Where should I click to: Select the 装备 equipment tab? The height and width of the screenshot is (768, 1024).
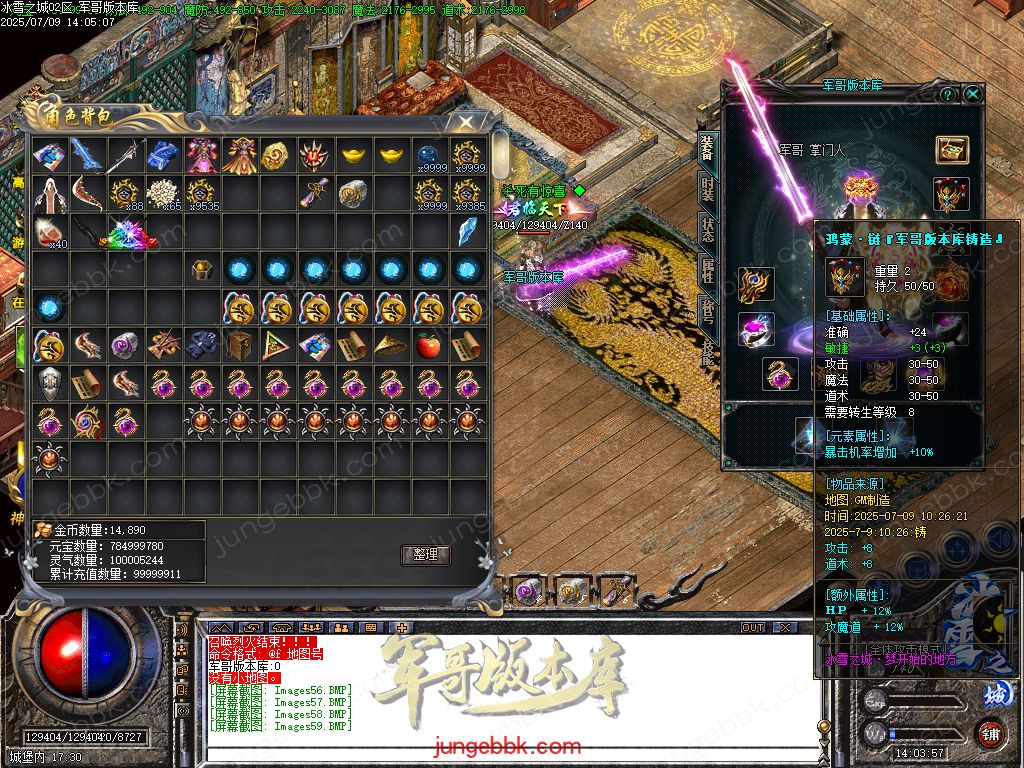(x=707, y=147)
